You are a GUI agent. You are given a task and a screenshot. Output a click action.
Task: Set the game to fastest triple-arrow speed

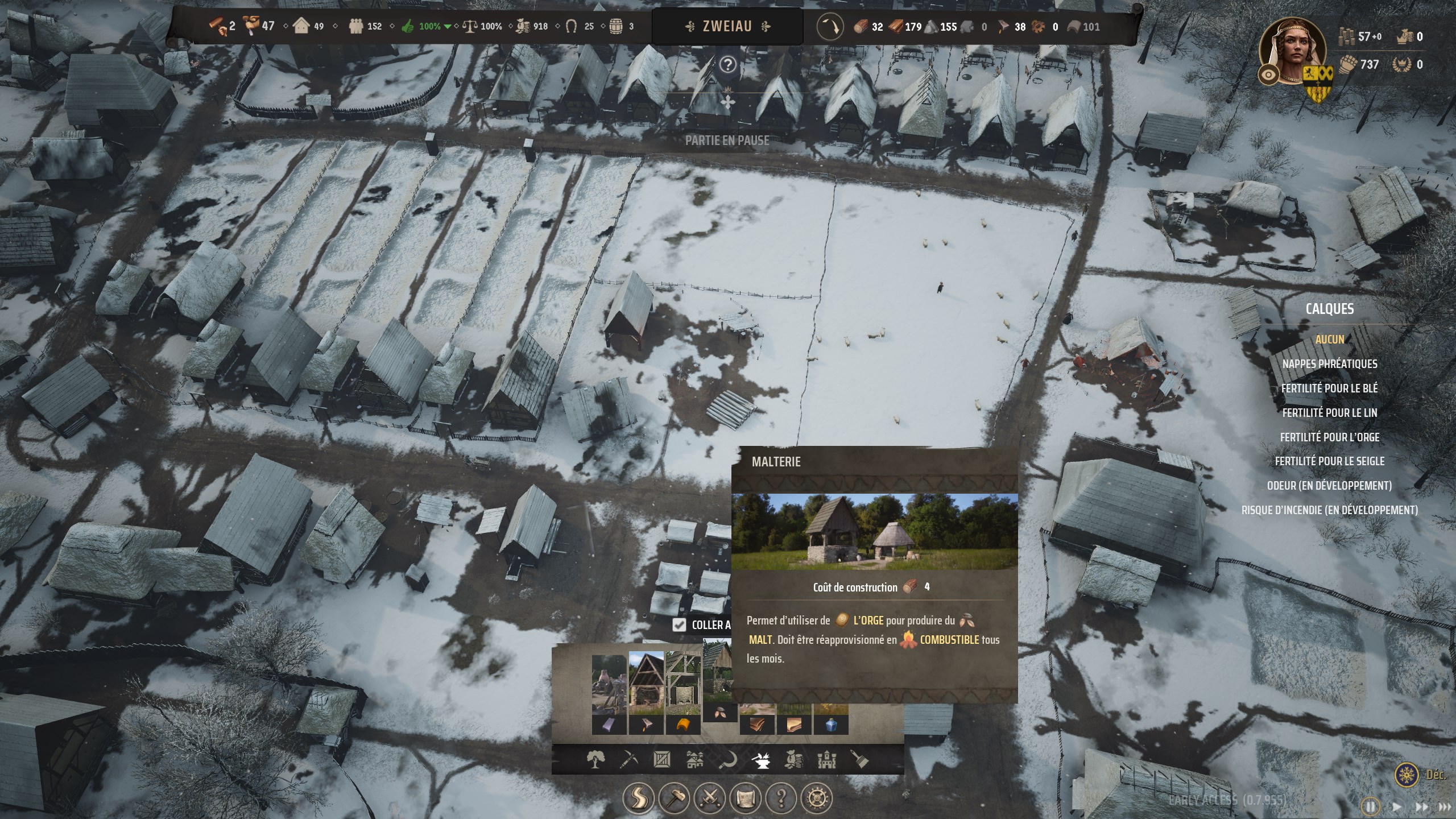(x=1444, y=807)
